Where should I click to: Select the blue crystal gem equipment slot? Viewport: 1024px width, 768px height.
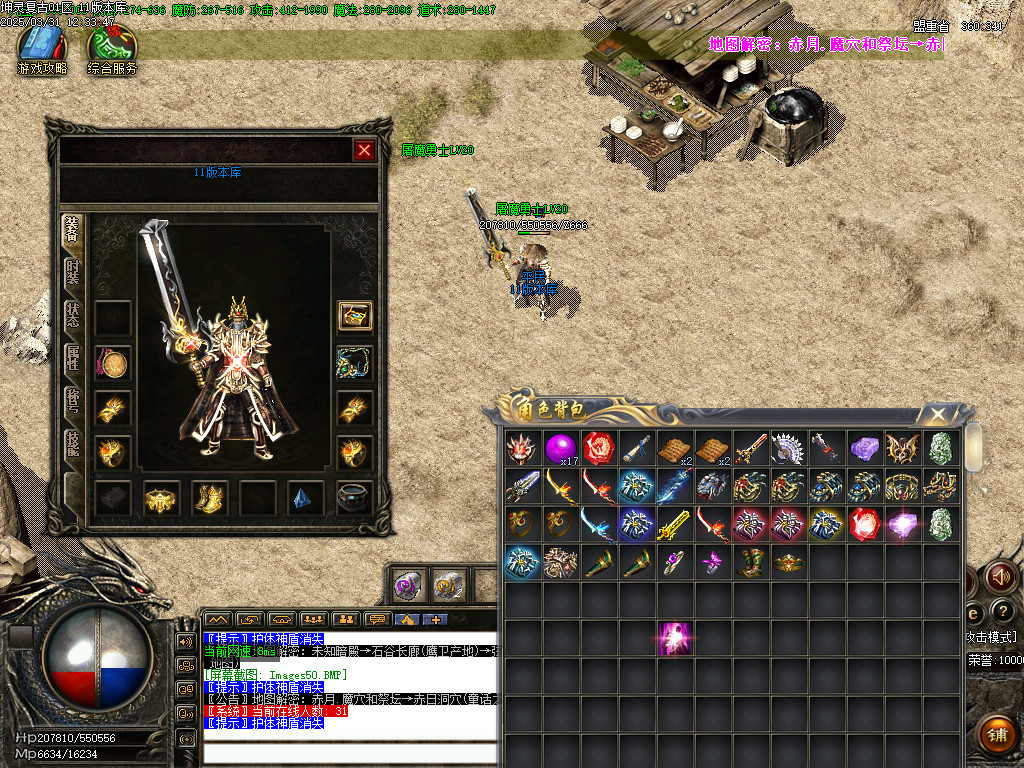coord(304,497)
